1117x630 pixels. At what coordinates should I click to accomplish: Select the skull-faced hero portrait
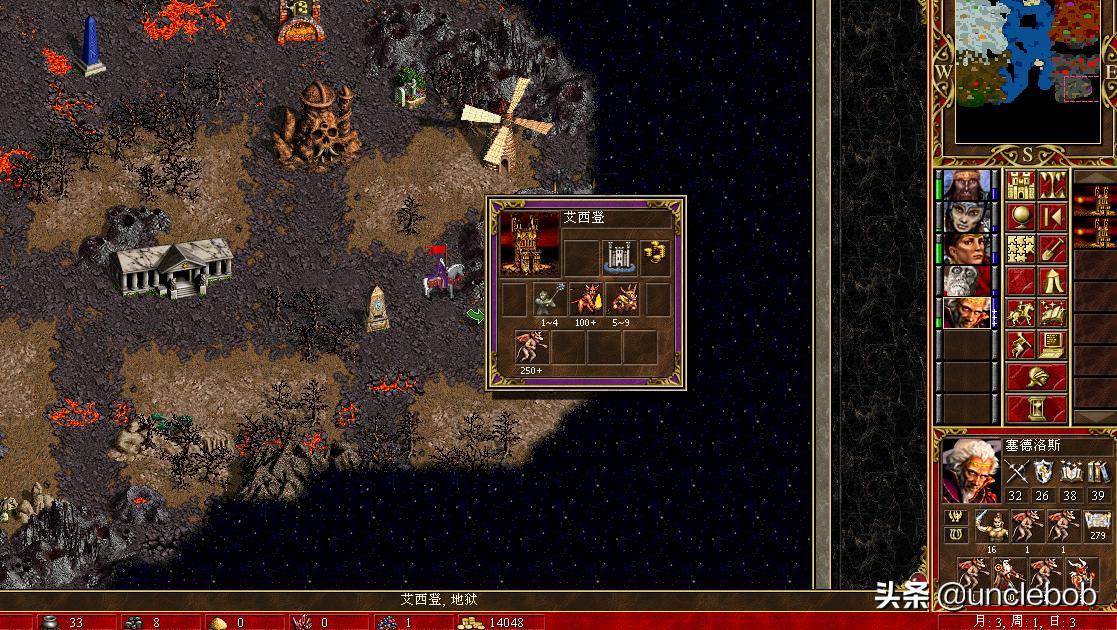tap(968, 281)
